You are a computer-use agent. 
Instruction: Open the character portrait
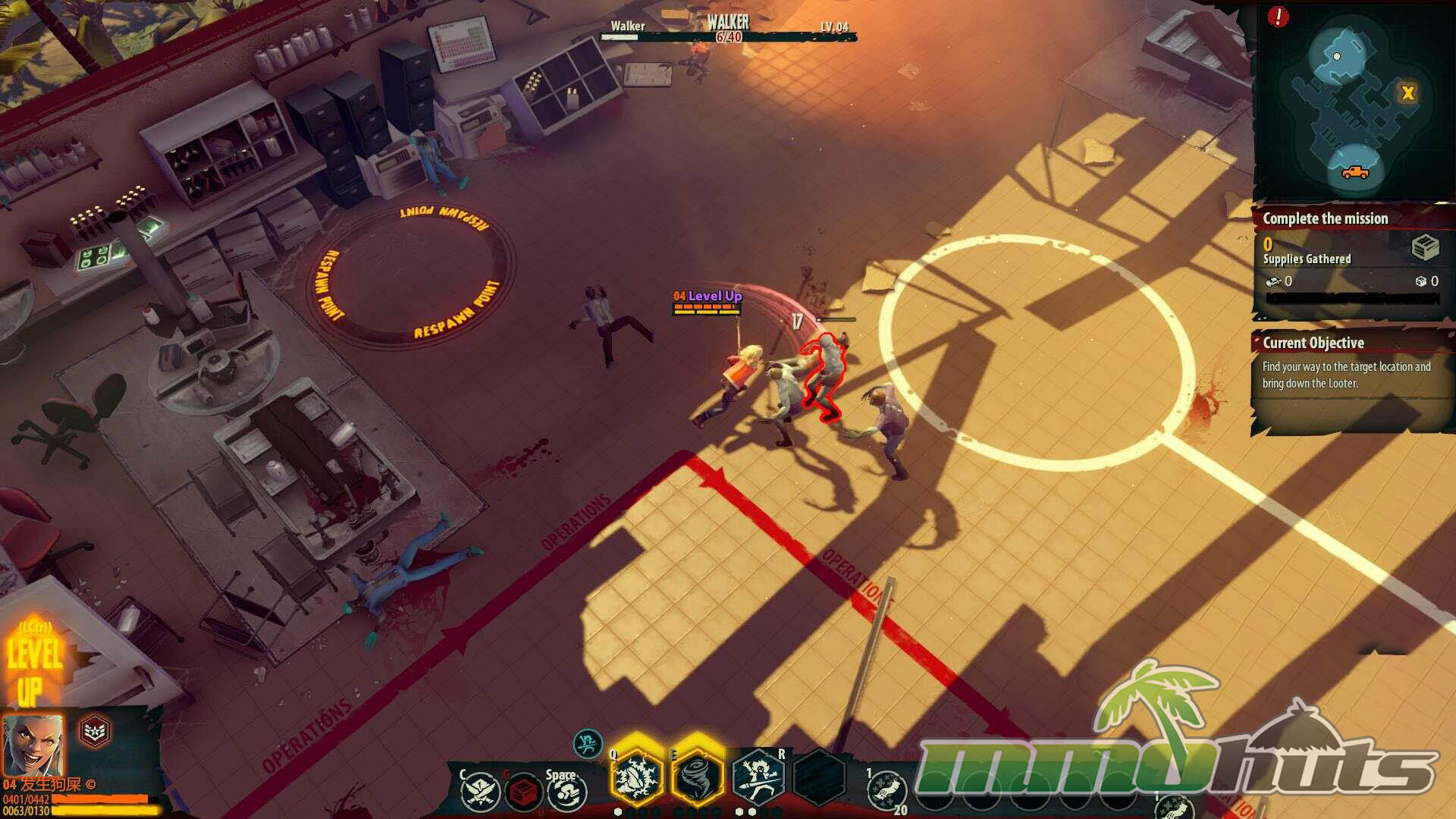[x=33, y=744]
